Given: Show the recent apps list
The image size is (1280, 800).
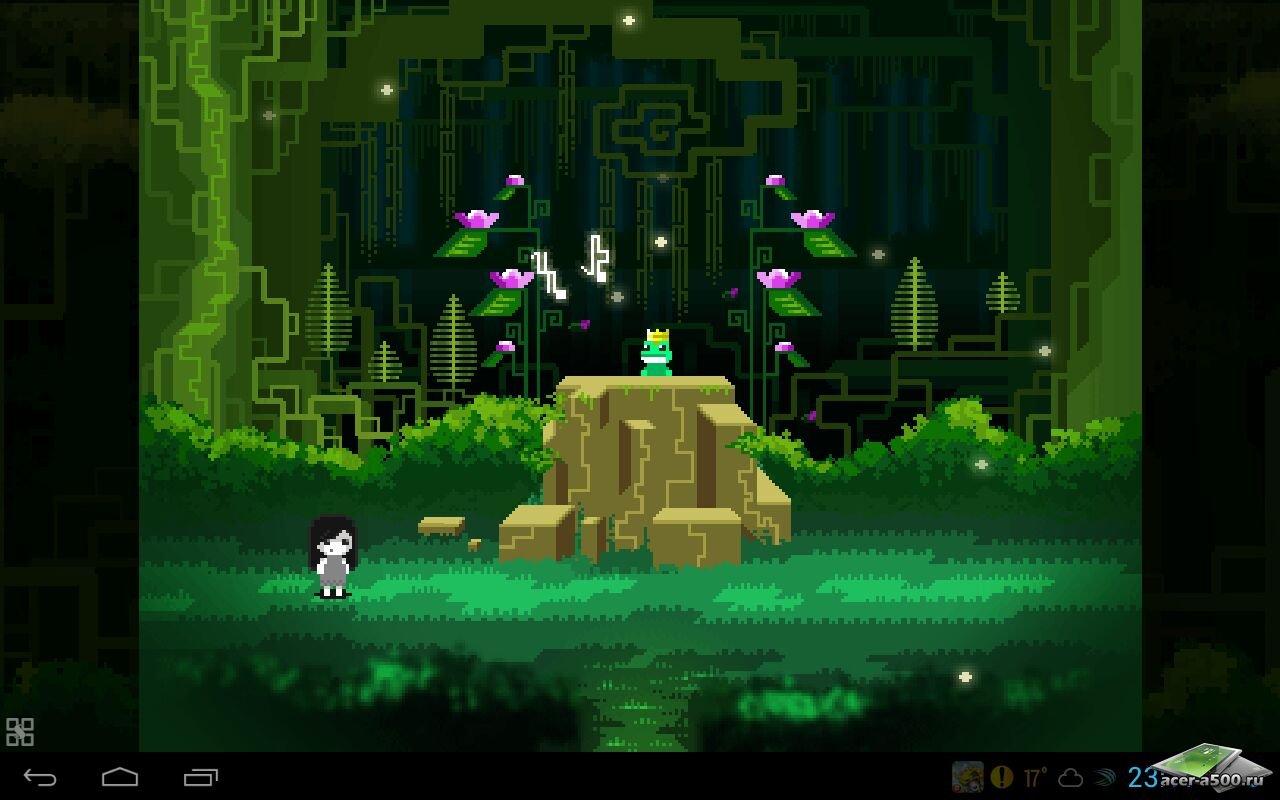Looking at the screenshot, I should pos(200,777).
